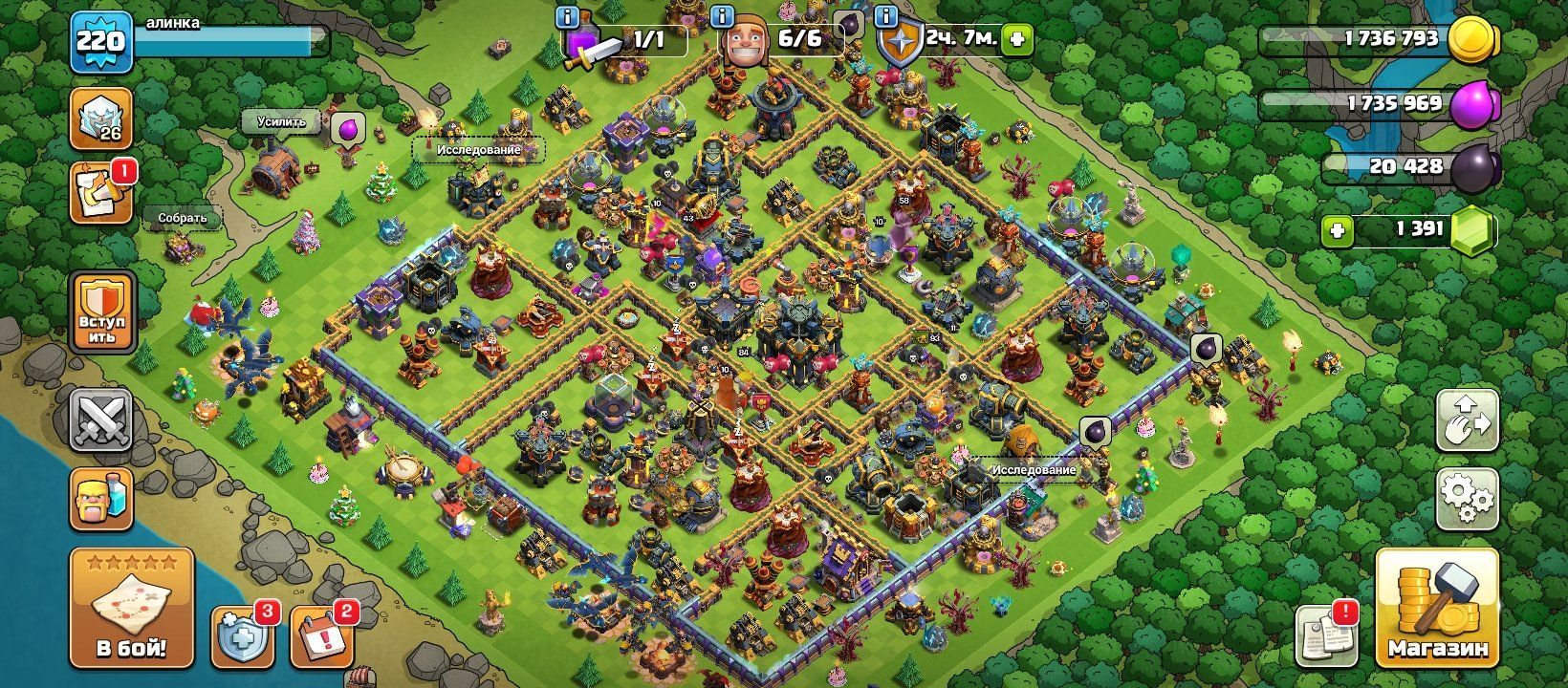Open the shield button with badge 3
This screenshot has width=1568, height=688.
click(x=243, y=634)
